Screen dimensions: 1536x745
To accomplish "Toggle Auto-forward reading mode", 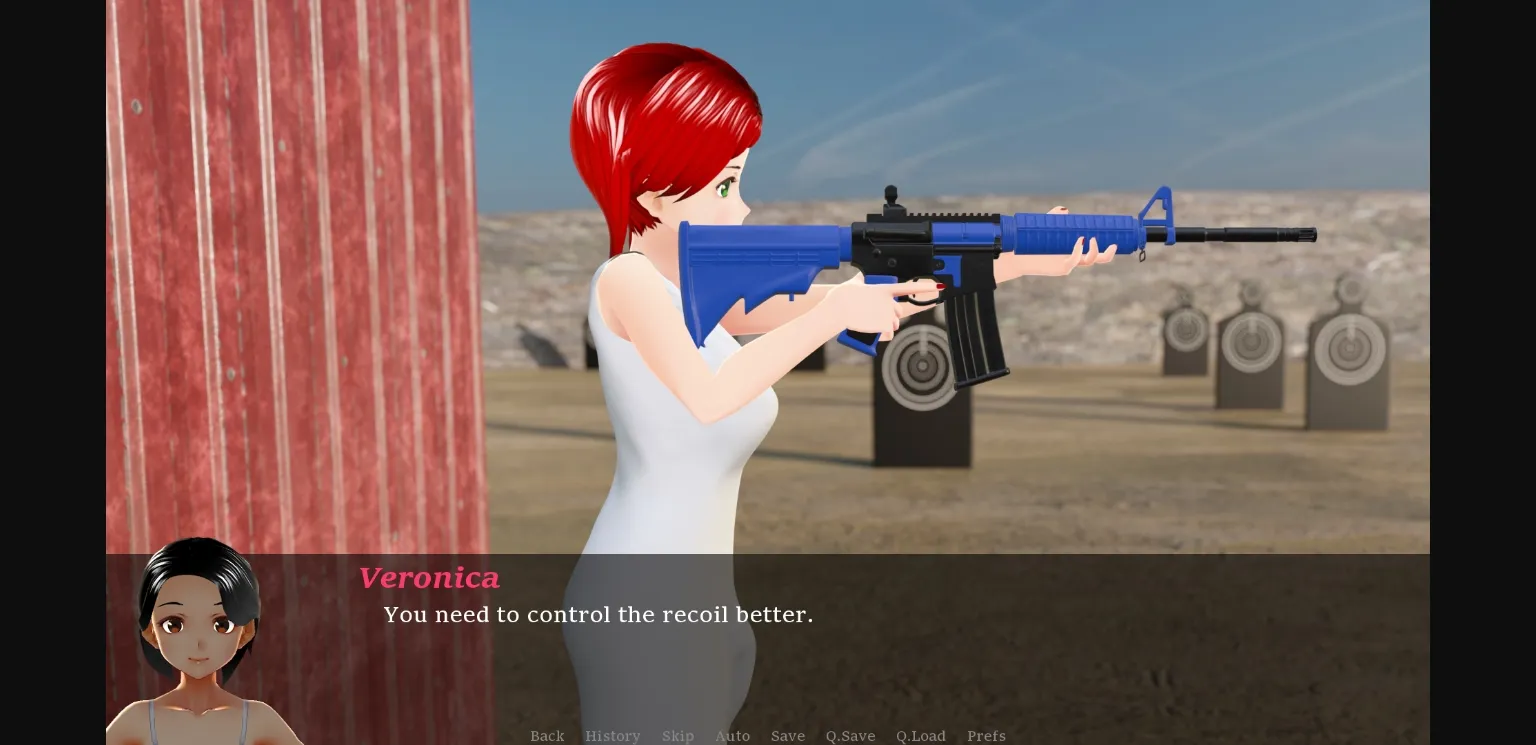I will tap(733, 736).
